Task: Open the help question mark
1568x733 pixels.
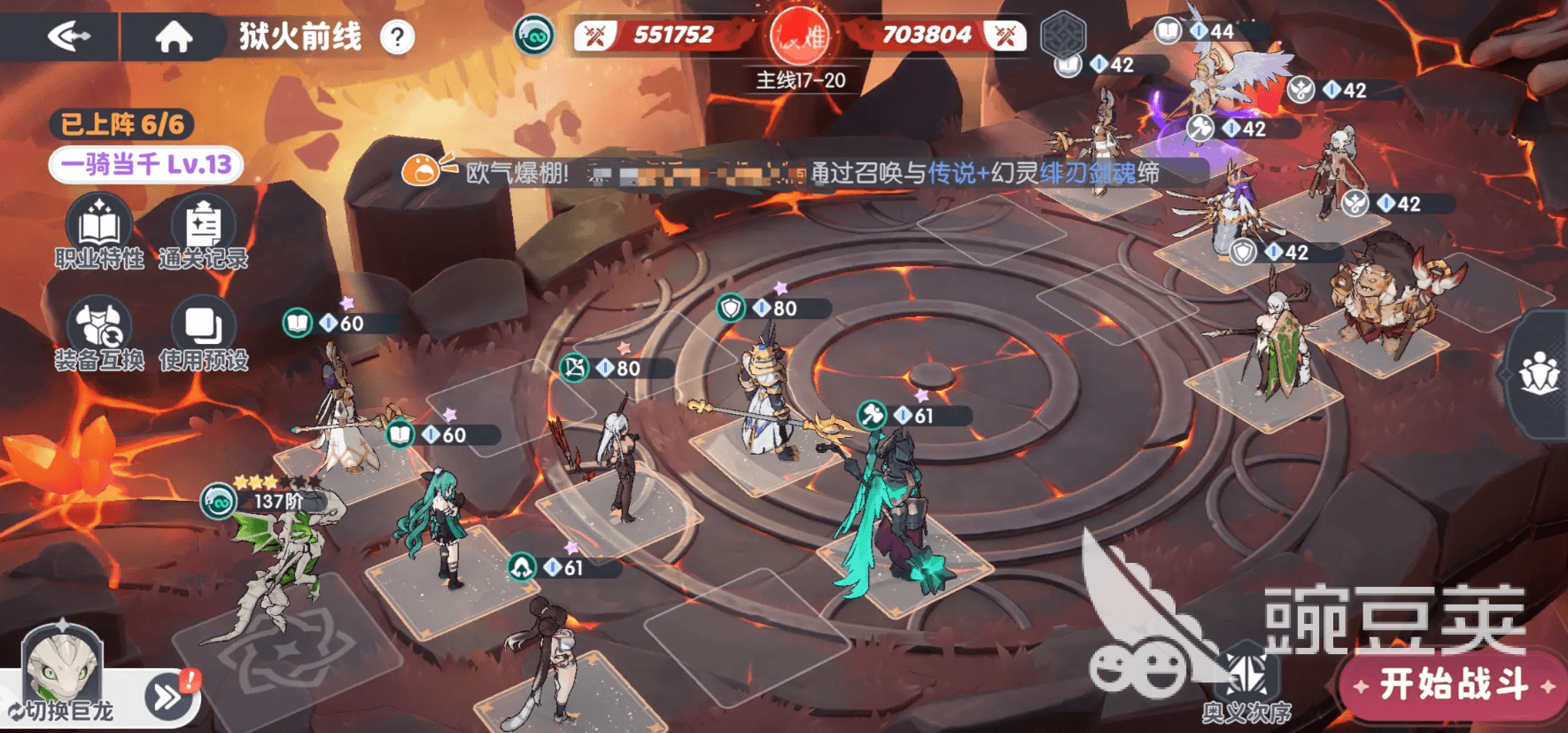Action: [397, 37]
